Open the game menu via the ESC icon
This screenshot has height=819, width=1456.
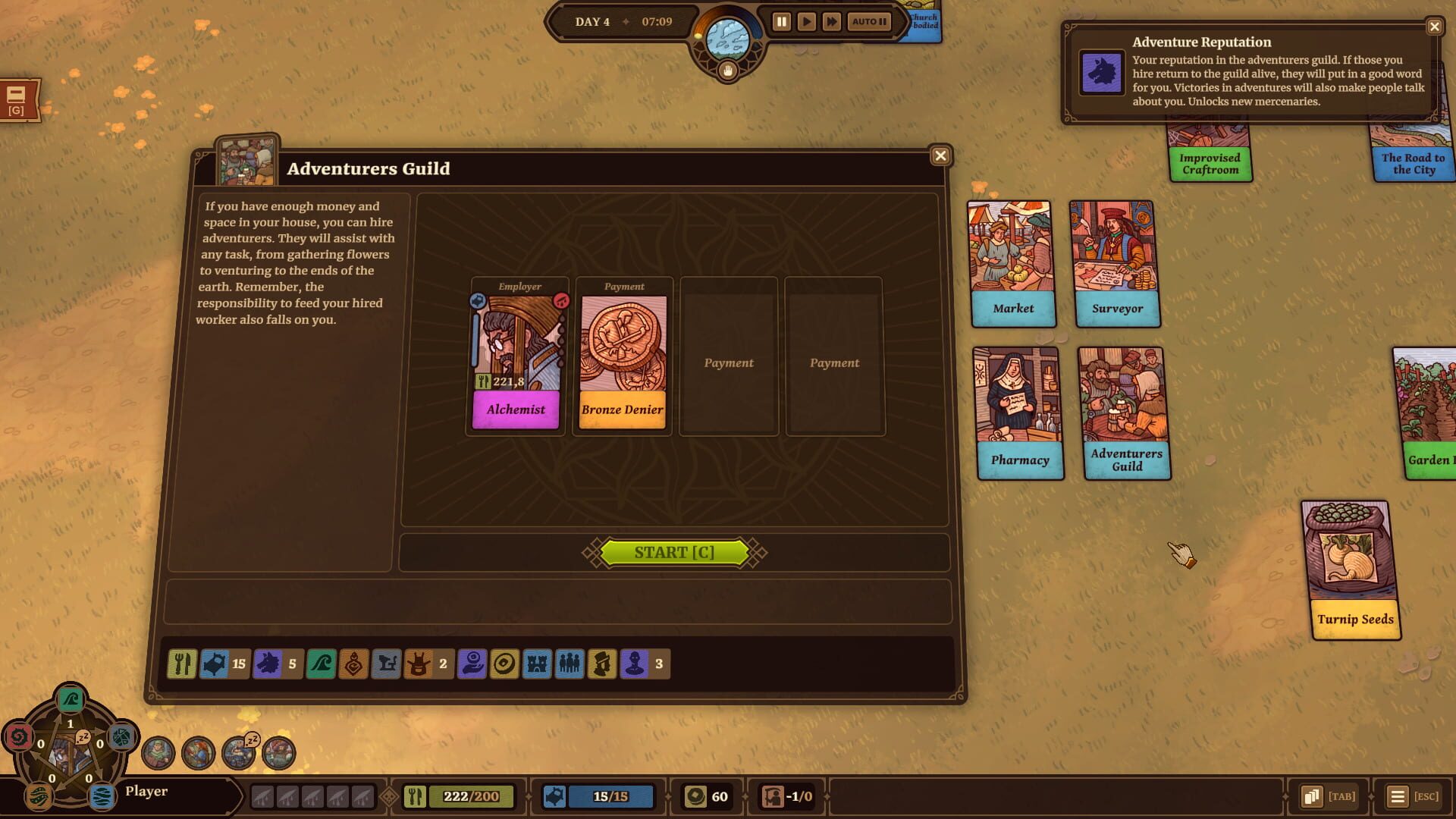(x=1399, y=795)
